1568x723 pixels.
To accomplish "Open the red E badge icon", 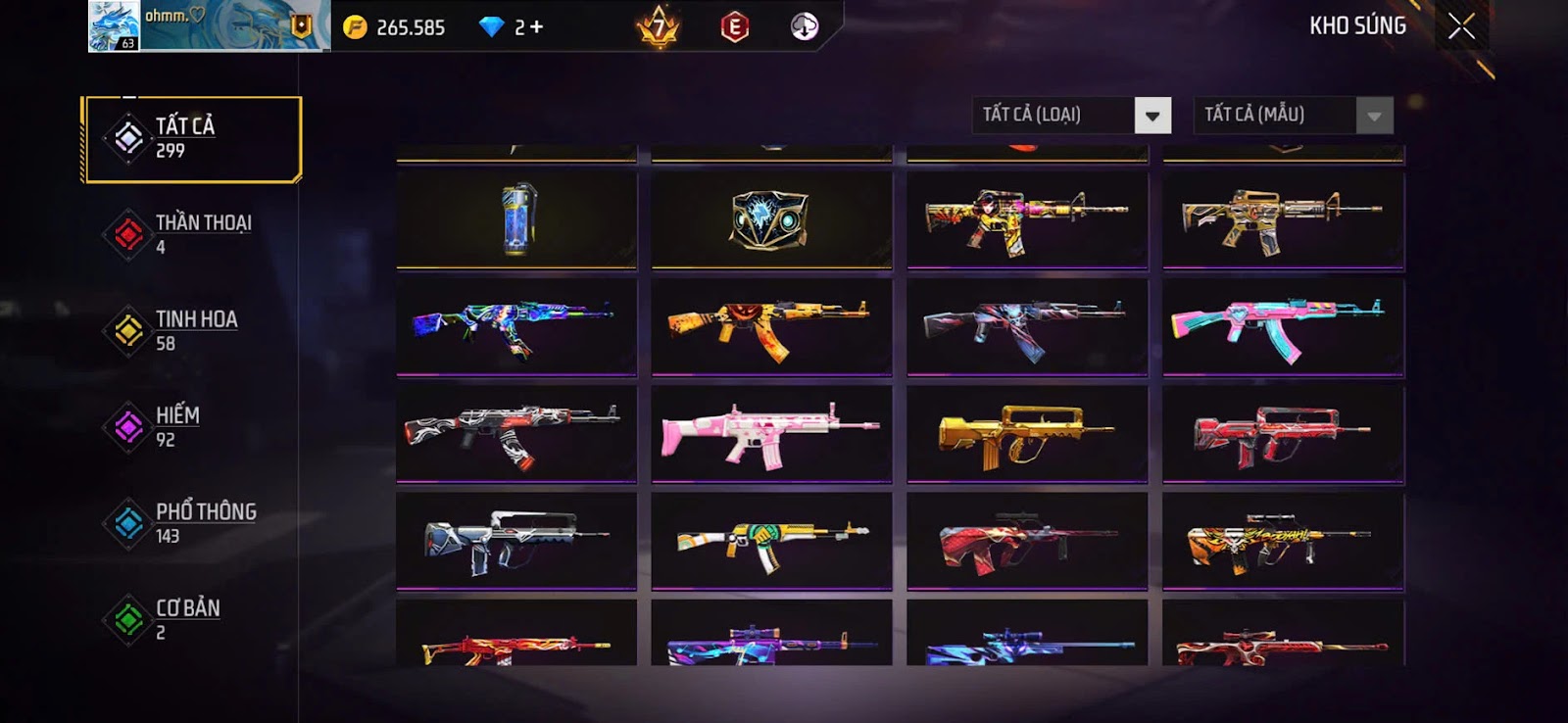I will click(734, 27).
